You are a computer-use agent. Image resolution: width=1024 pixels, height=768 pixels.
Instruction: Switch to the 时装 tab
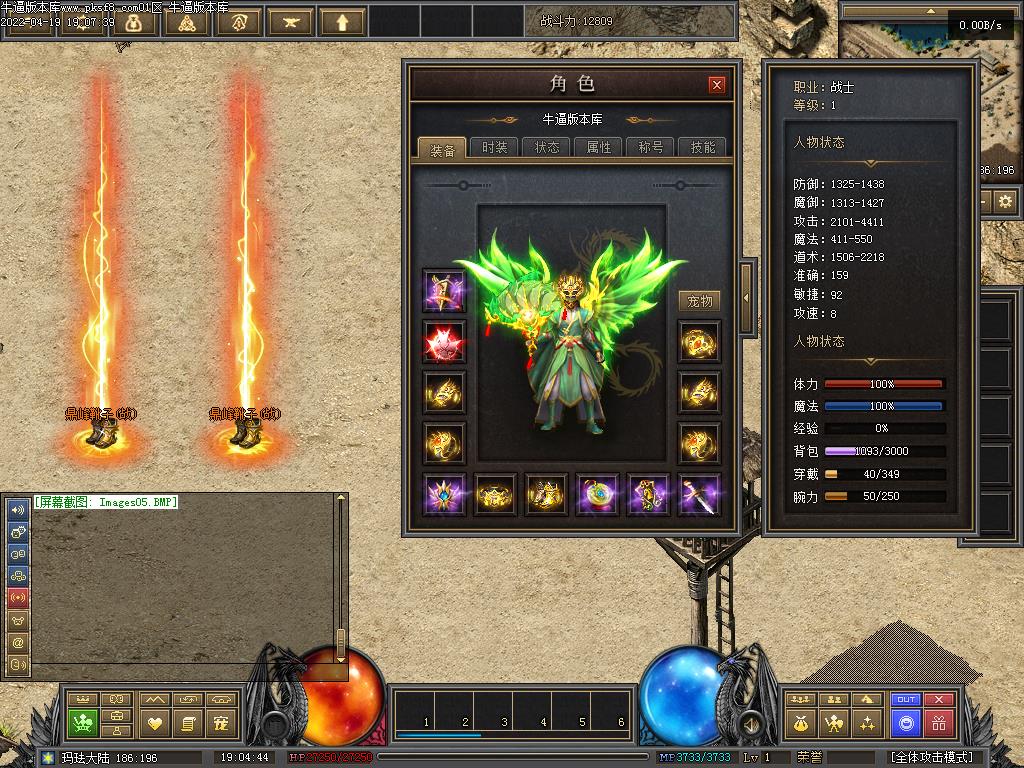pyautogui.click(x=494, y=147)
